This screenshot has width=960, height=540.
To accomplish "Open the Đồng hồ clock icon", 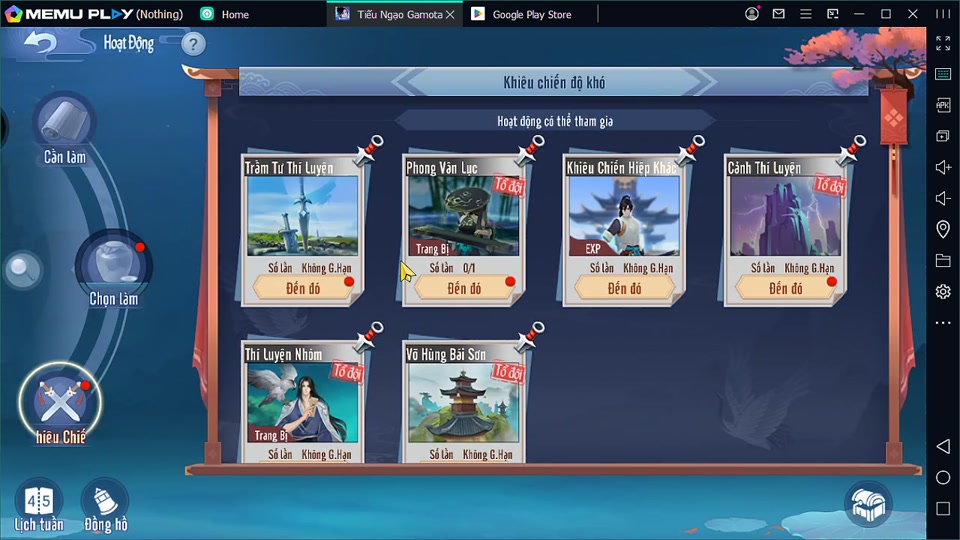I will click(x=105, y=505).
